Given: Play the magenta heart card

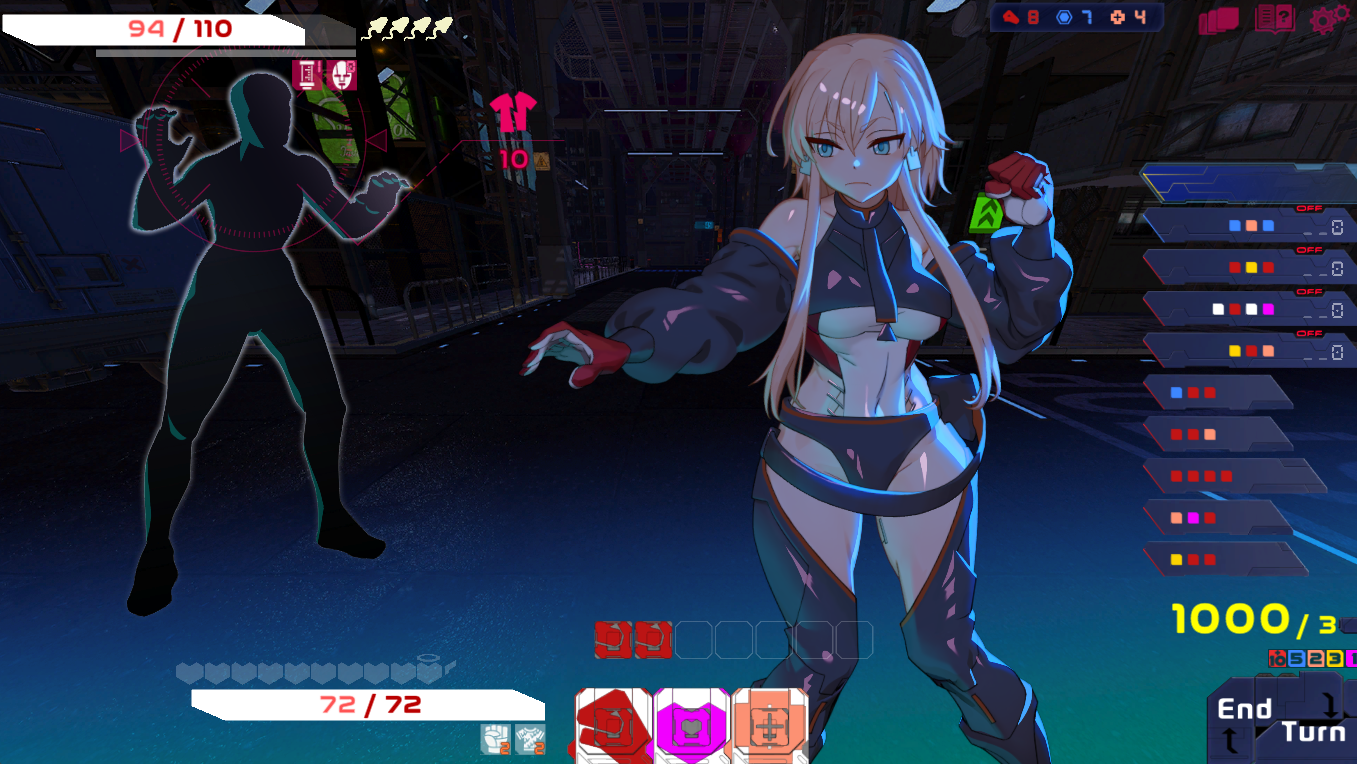Looking at the screenshot, I should pos(692,726).
